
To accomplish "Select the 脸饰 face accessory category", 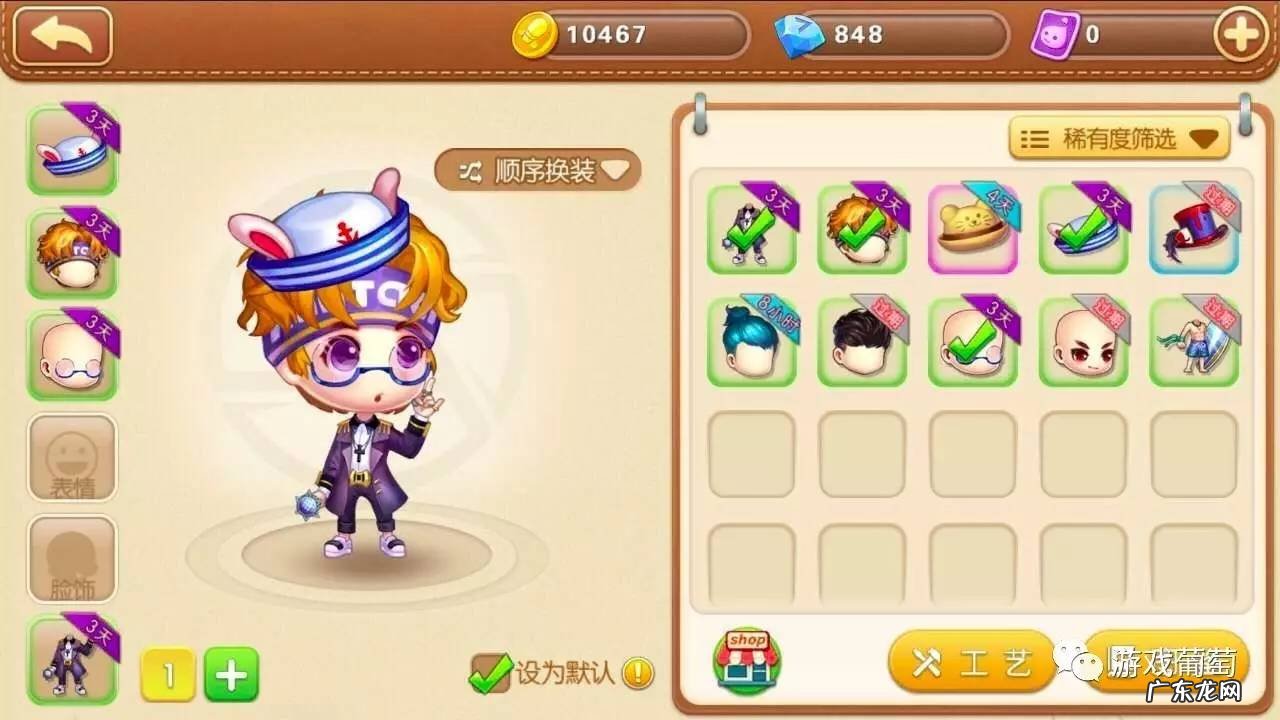I will click(72, 560).
